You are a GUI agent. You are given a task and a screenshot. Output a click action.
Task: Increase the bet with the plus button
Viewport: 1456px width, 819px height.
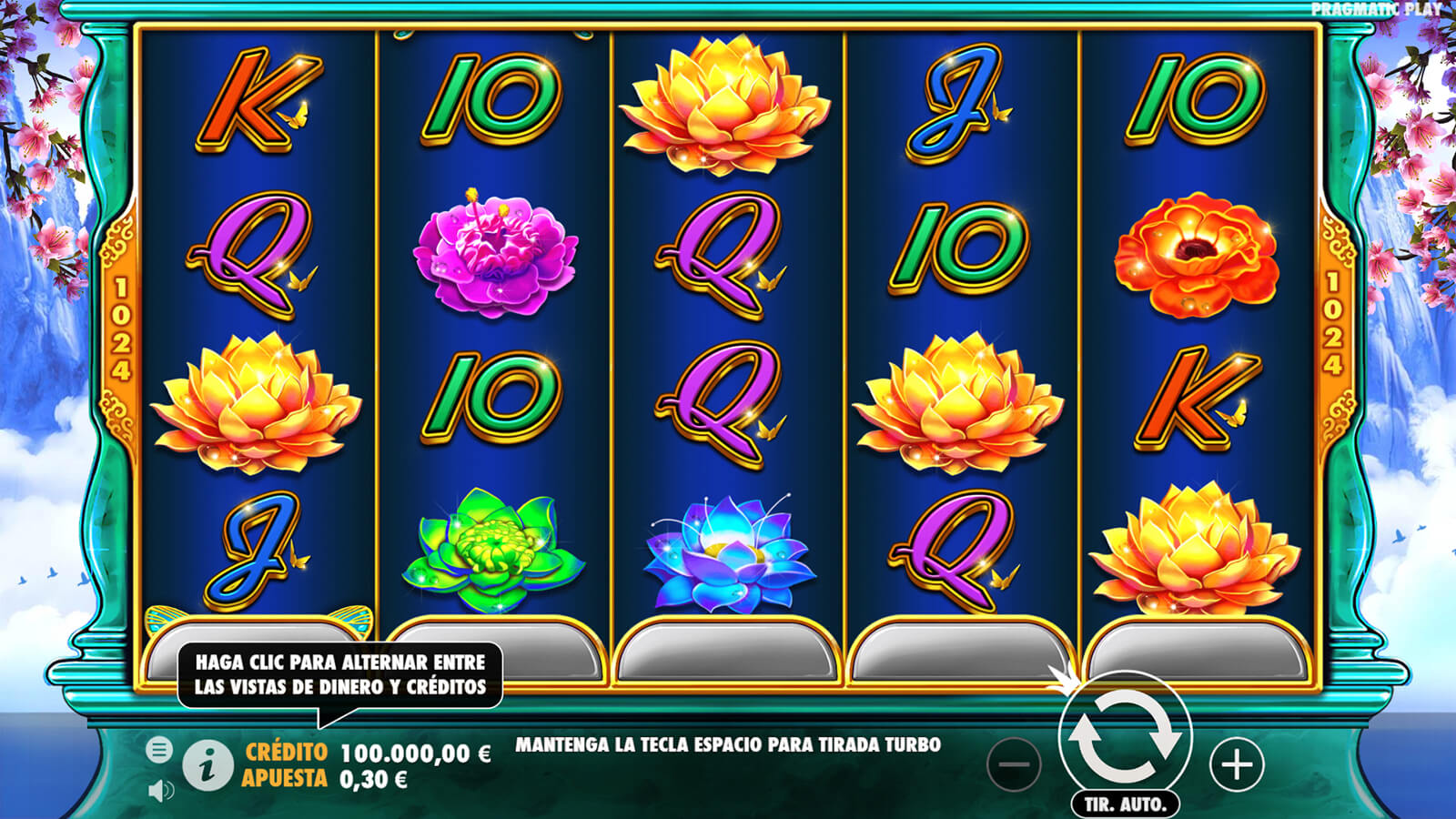[1237, 764]
